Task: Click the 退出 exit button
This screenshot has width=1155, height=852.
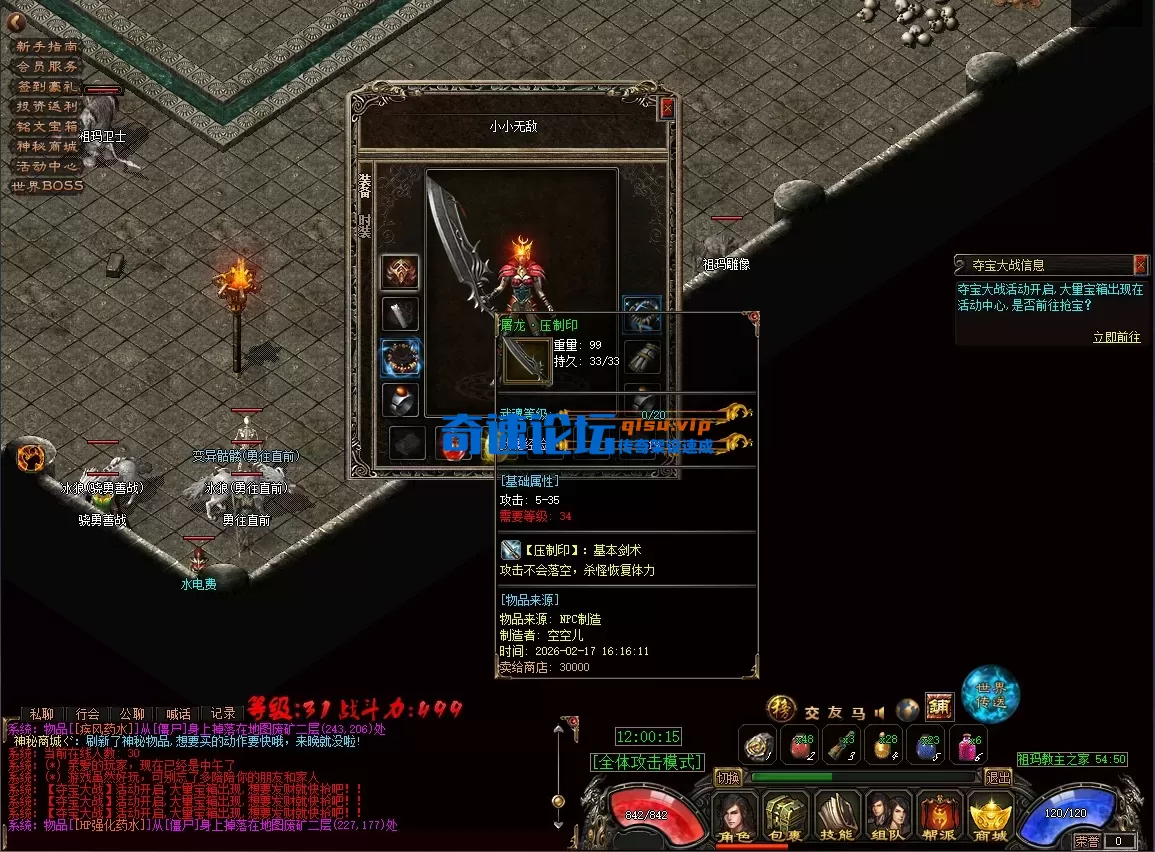Action: tap(998, 777)
